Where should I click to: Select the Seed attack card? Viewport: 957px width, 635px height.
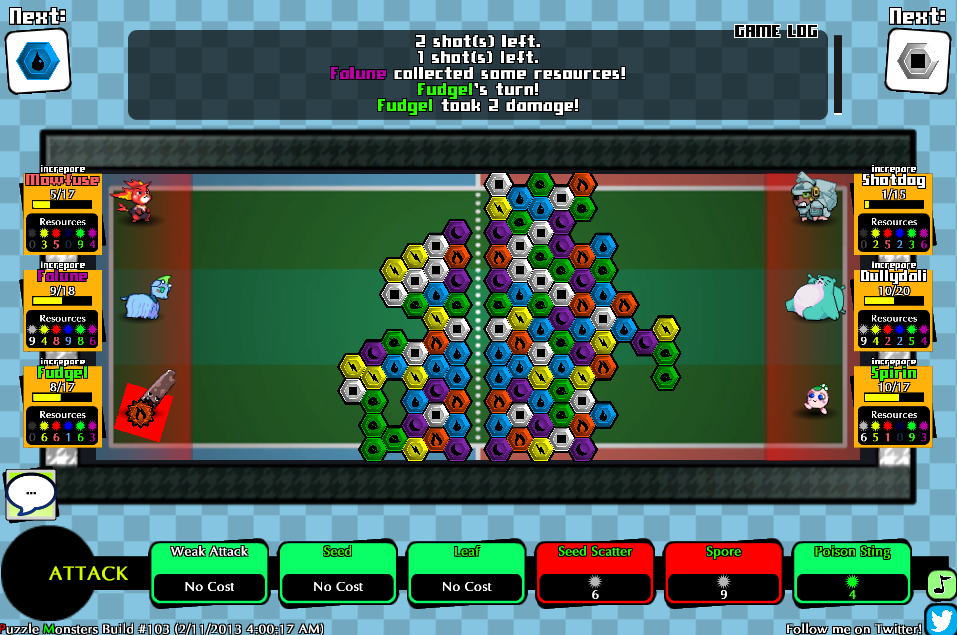337,573
